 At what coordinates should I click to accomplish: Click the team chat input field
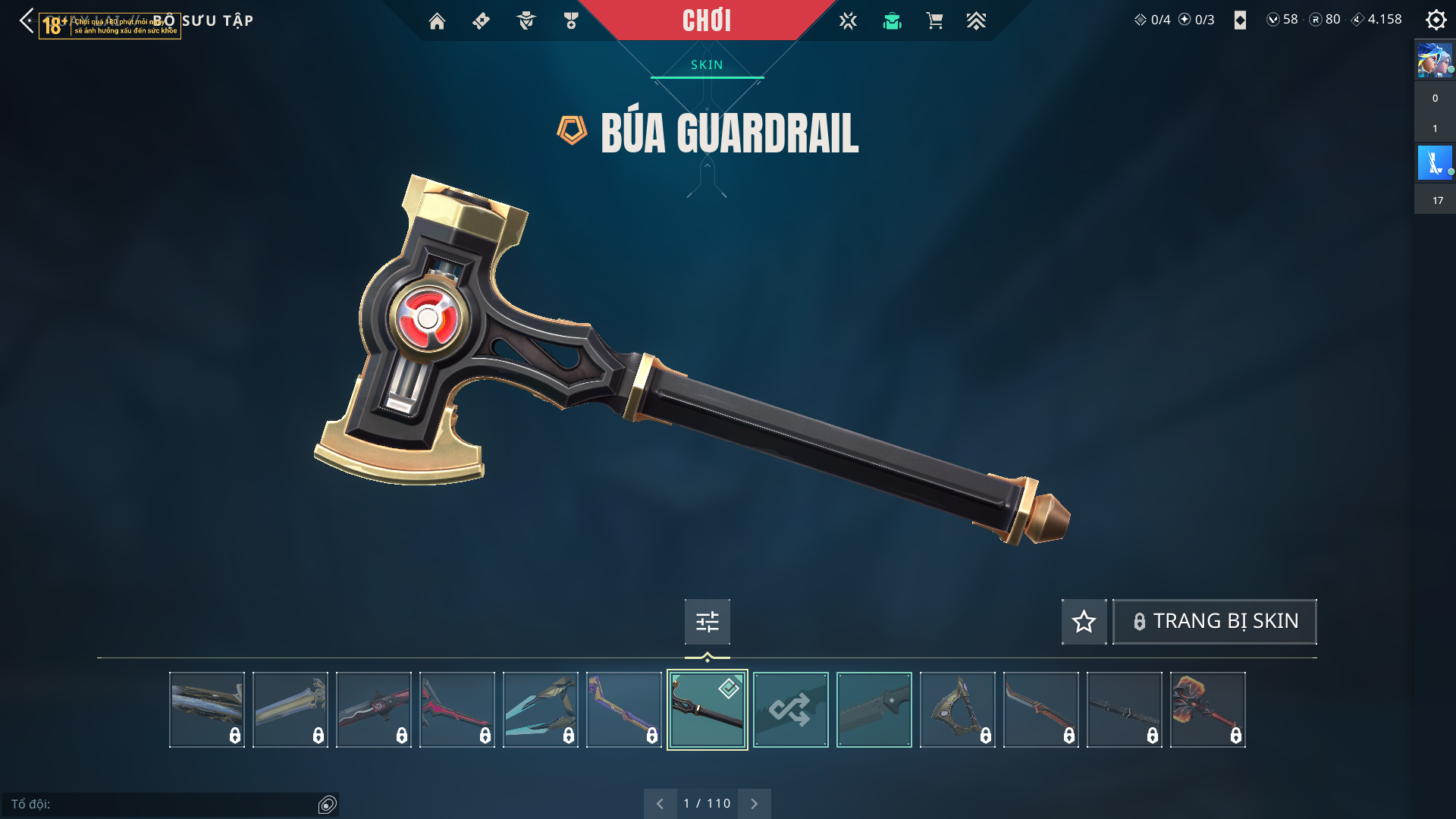click(163, 804)
